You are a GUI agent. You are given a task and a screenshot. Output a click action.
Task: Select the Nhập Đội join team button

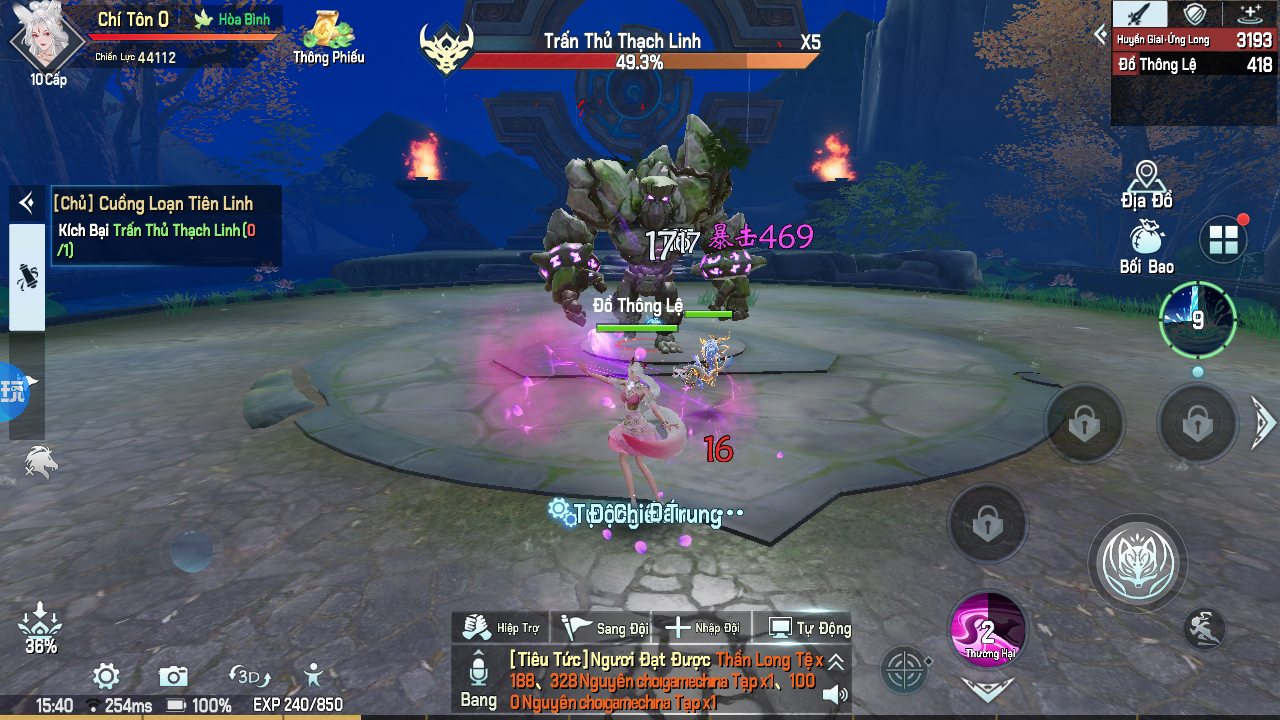(702, 628)
